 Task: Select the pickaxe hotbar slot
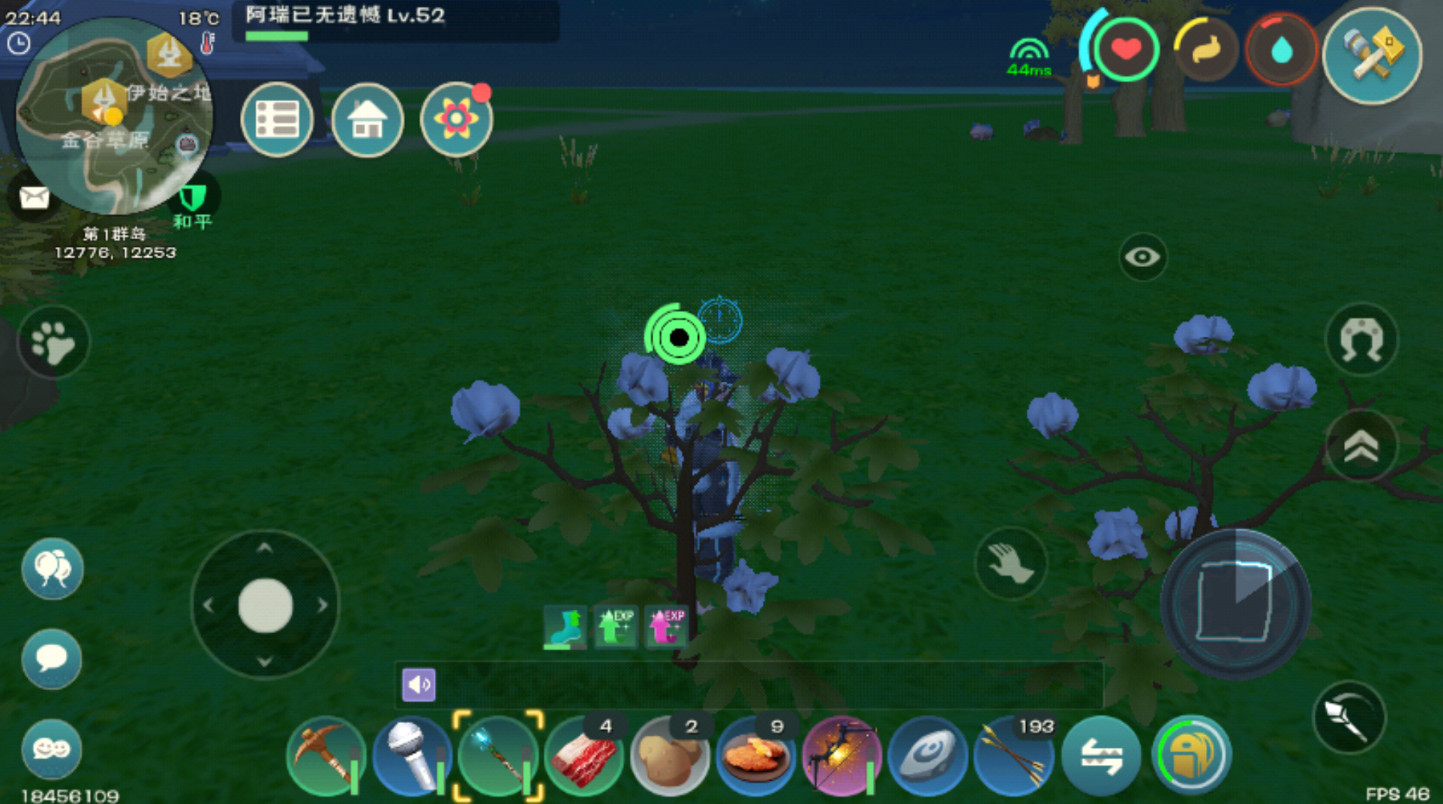326,756
